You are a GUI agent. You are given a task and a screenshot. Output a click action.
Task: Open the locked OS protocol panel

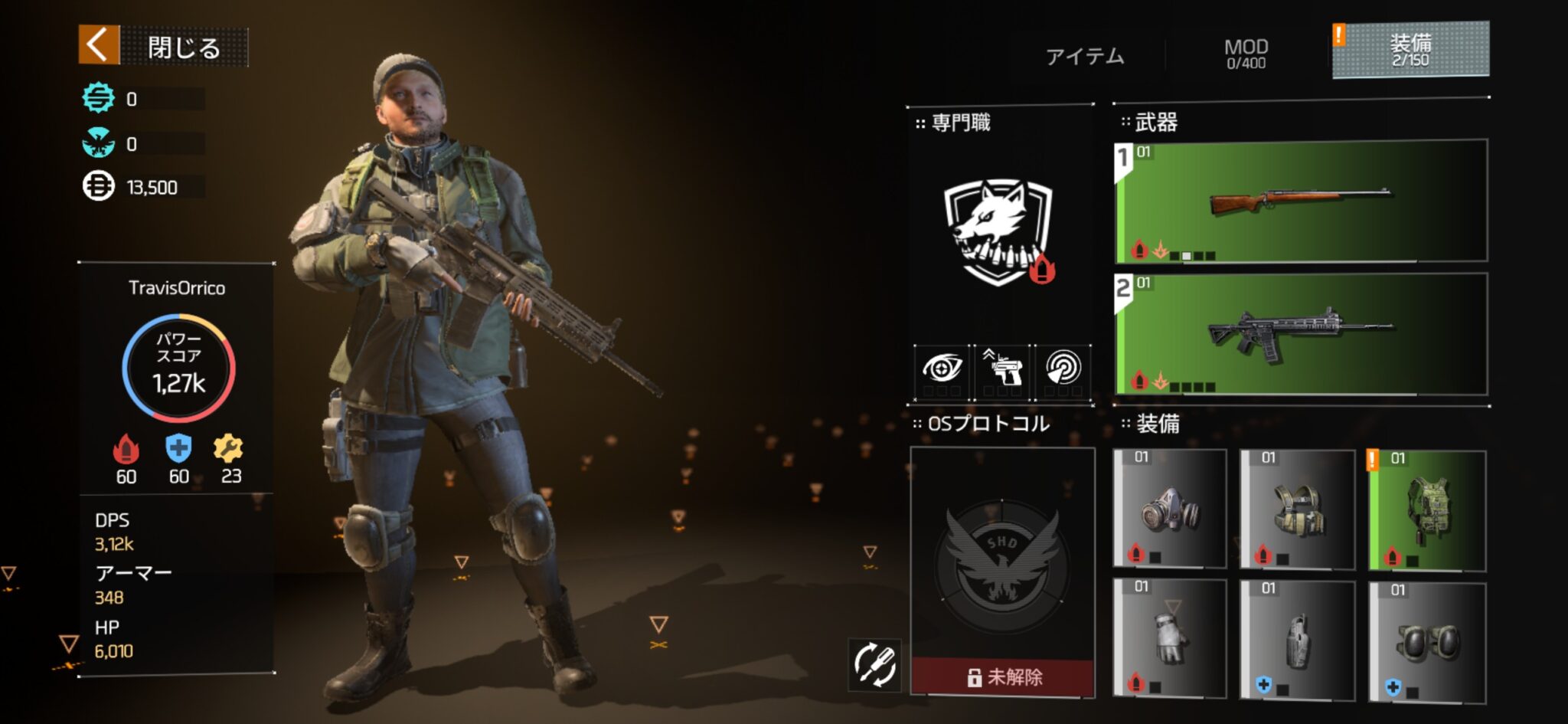pyautogui.click(x=1002, y=572)
